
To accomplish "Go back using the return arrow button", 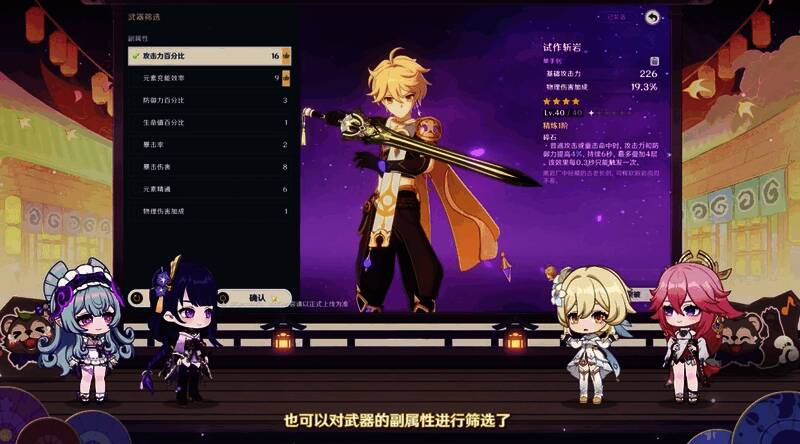I will coord(652,17).
